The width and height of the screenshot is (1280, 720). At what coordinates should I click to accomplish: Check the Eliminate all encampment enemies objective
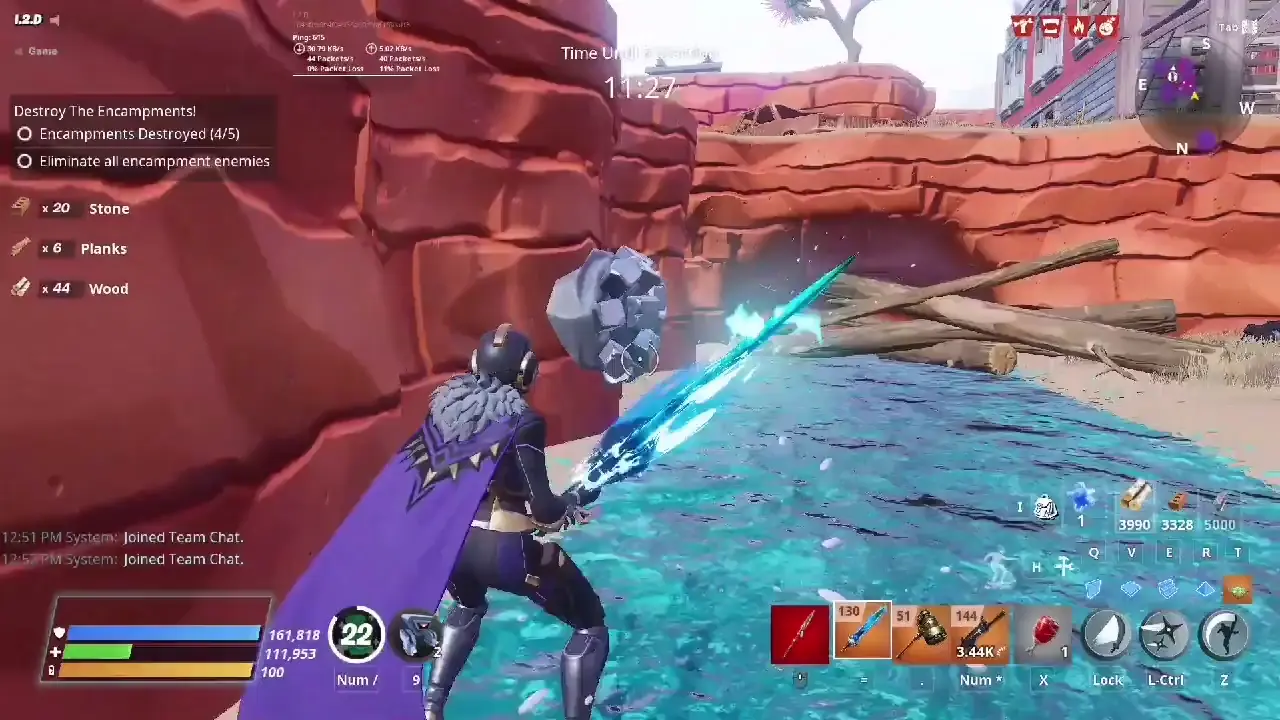click(x=24, y=161)
